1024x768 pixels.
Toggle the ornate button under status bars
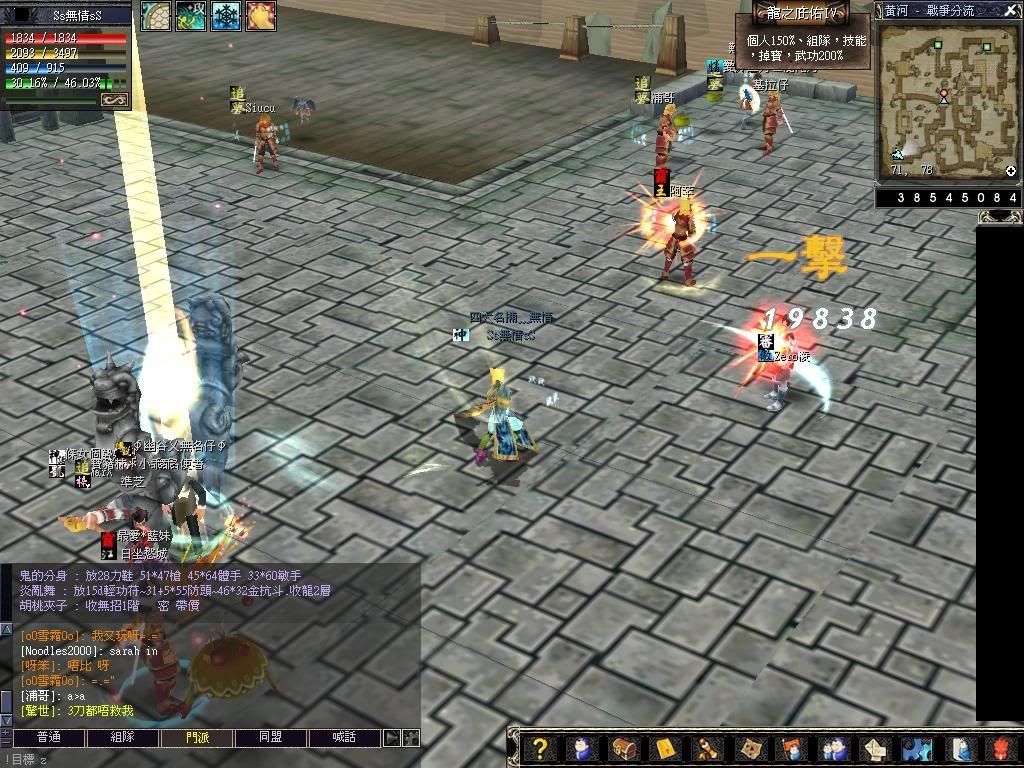[x=115, y=99]
